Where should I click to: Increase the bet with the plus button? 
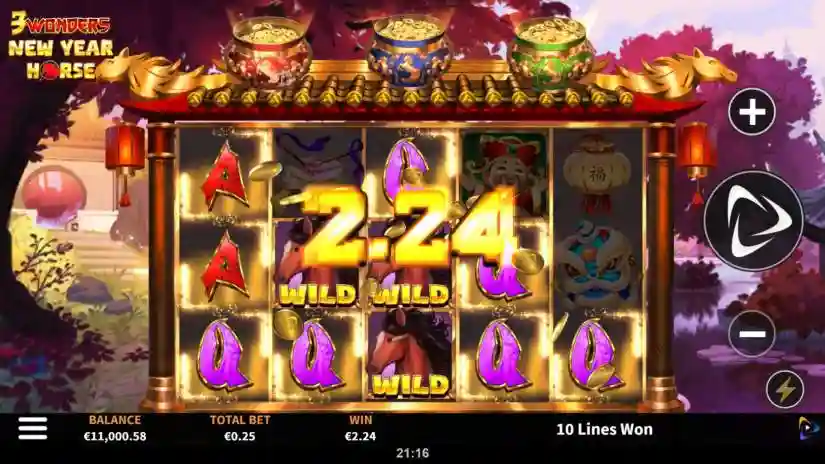(x=752, y=113)
